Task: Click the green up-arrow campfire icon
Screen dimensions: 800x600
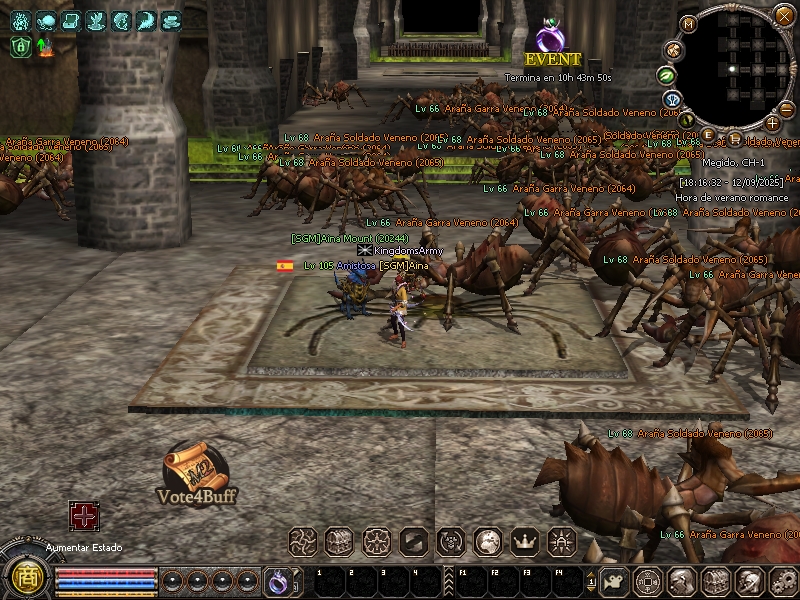Action: [44, 45]
